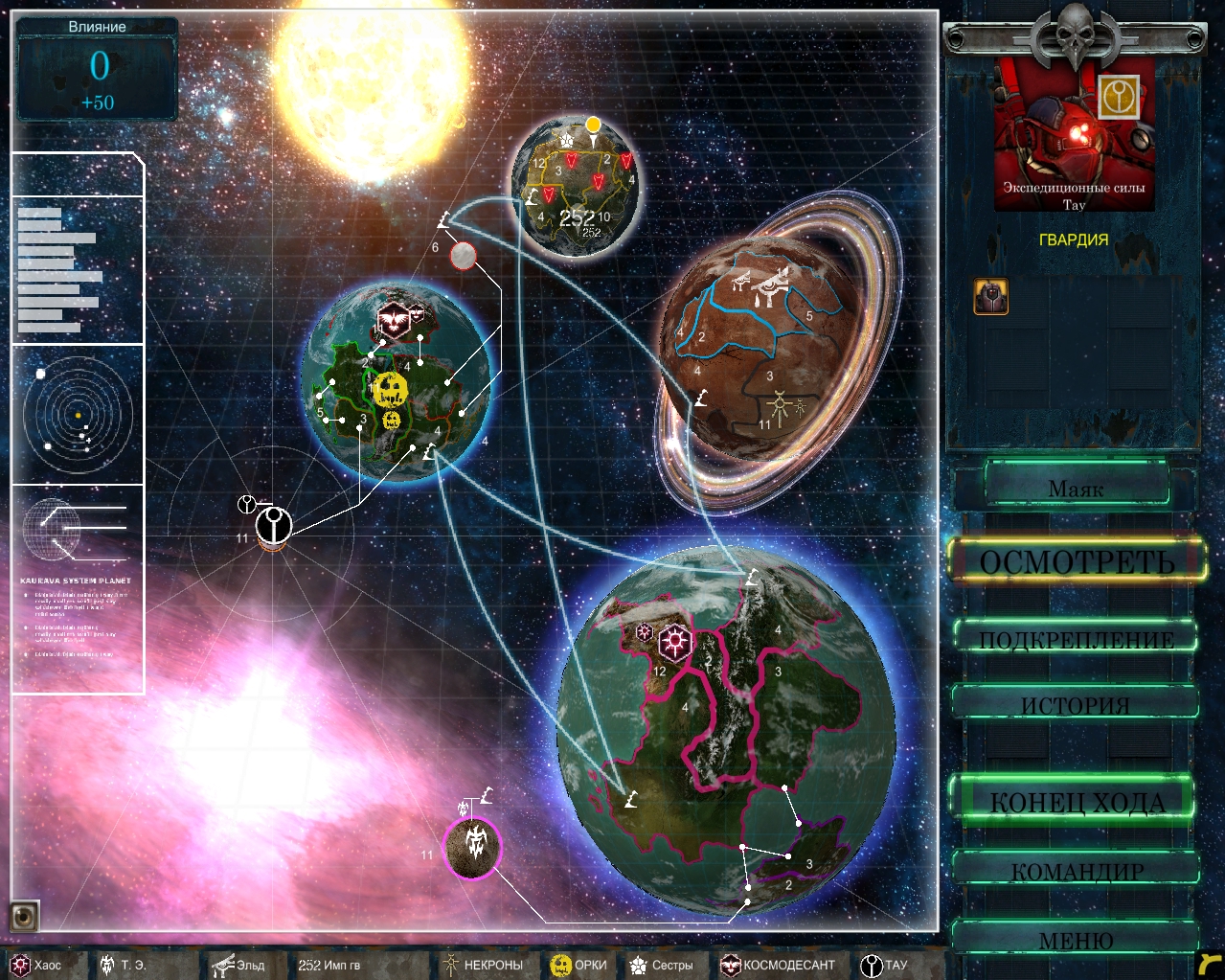The height and width of the screenshot is (980, 1225).
Task: Select the КОСМОДЕСАНТ faction entry
Action: click(x=778, y=965)
